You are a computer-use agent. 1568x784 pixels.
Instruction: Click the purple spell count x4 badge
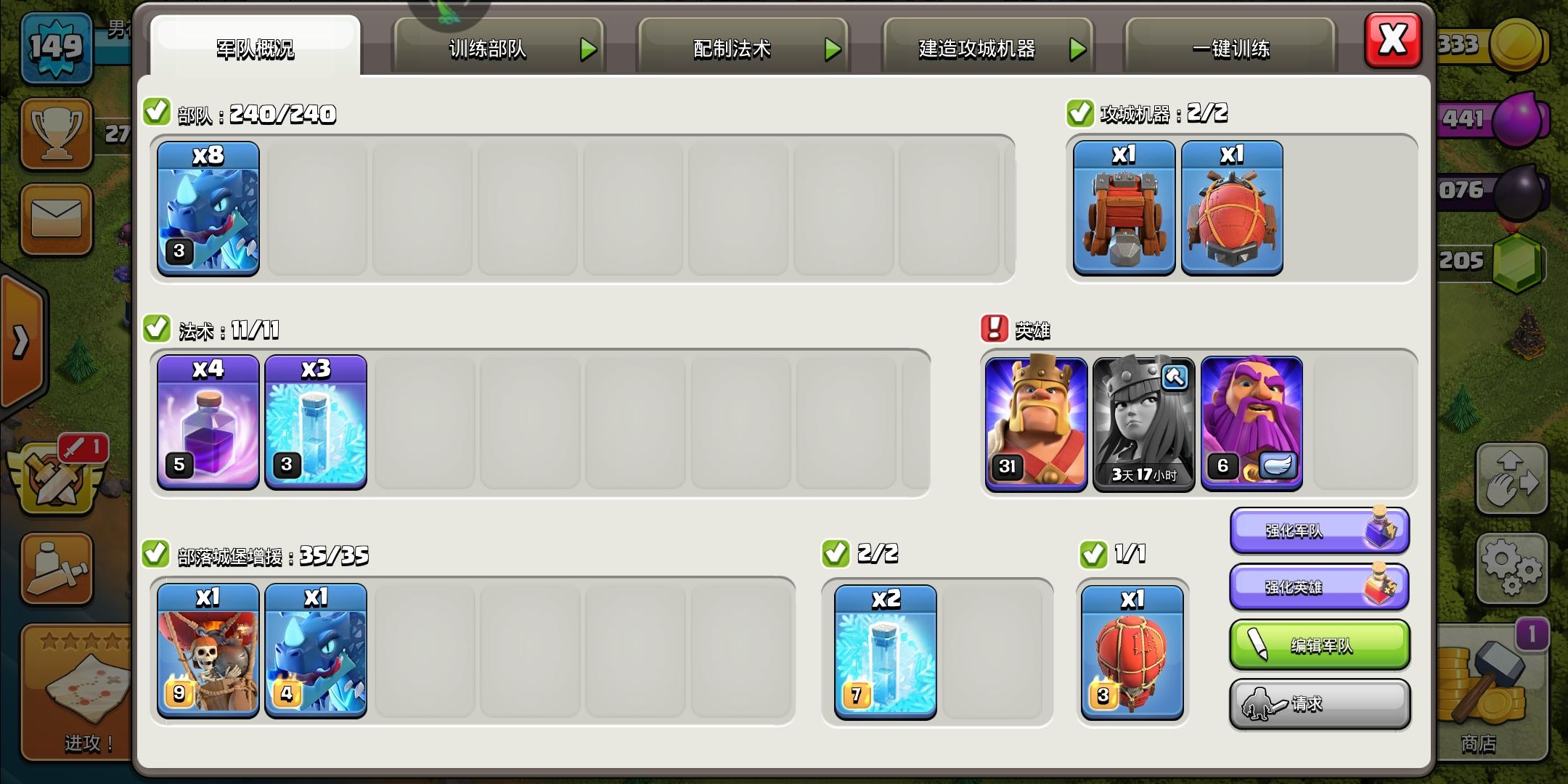coord(208,370)
